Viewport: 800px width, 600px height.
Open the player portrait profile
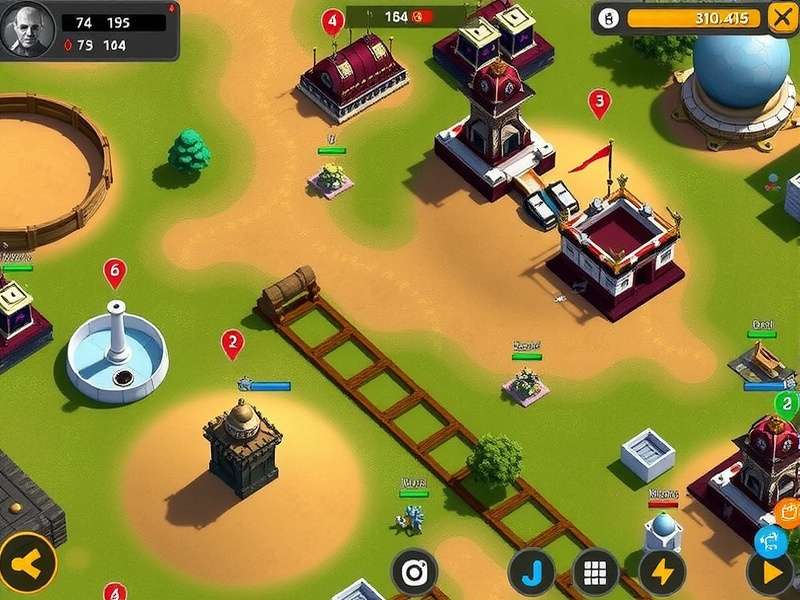27,29
